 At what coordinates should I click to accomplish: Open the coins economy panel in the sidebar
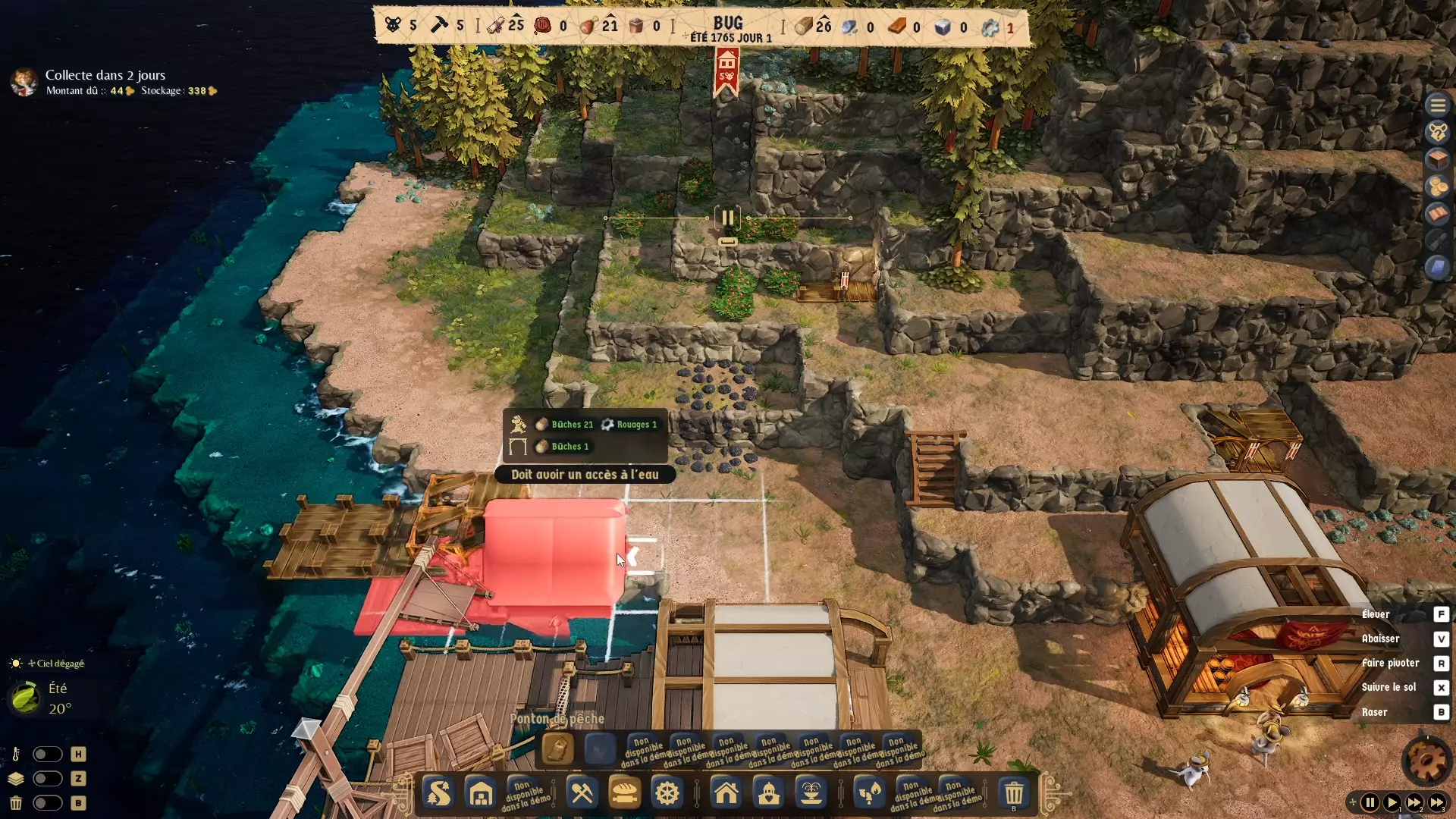tap(1439, 187)
